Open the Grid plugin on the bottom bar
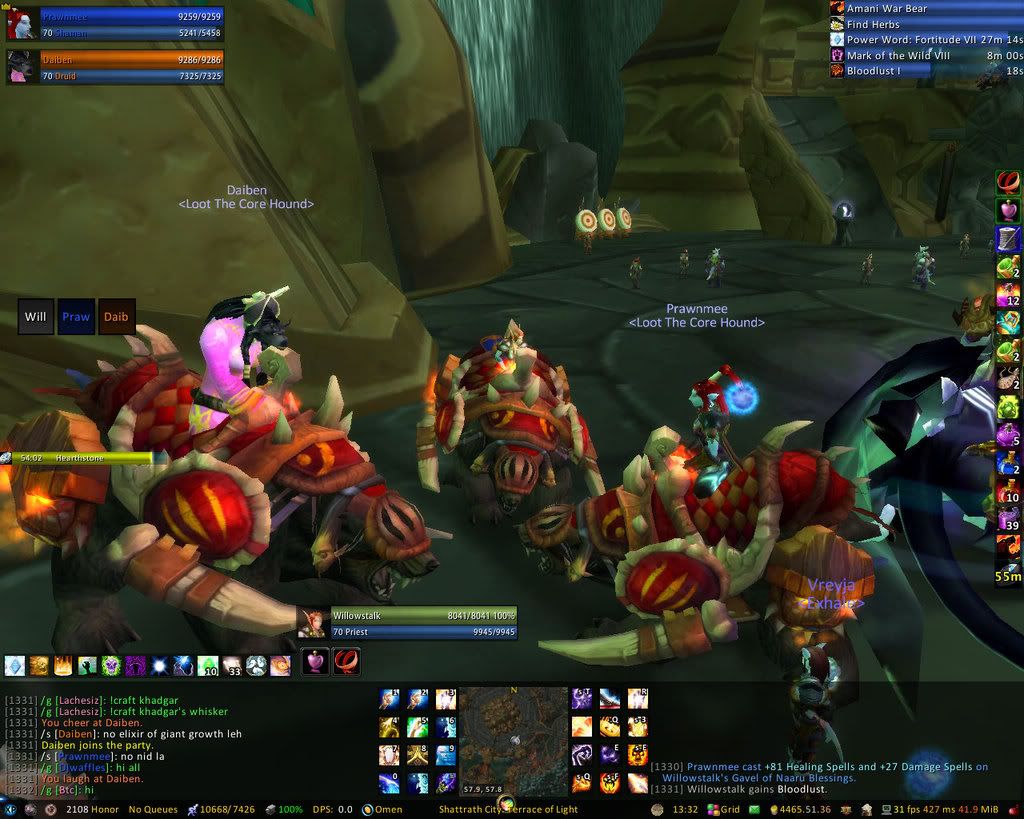This screenshot has height=819, width=1024. pos(724,809)
